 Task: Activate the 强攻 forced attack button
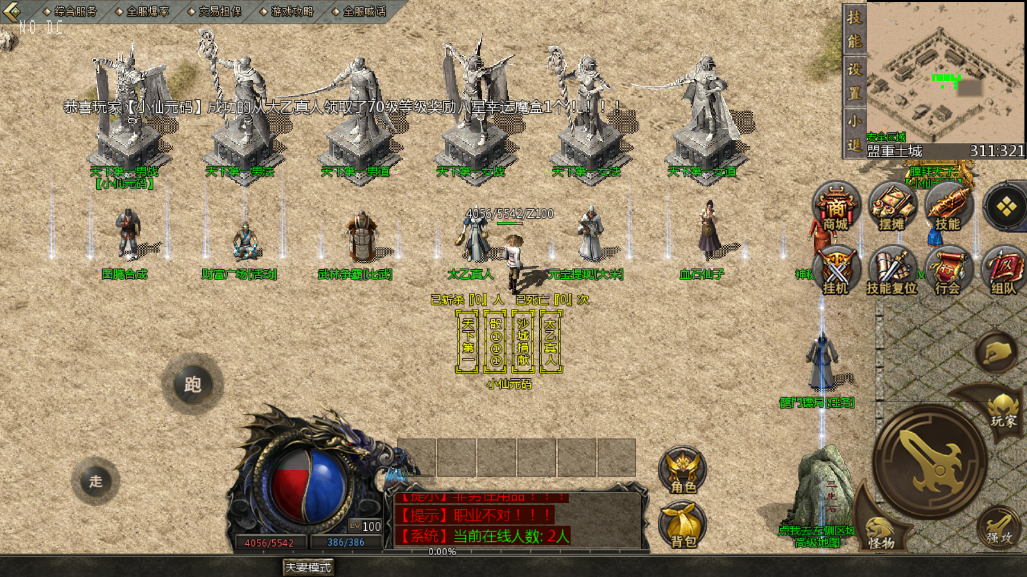tap(998, 528)
